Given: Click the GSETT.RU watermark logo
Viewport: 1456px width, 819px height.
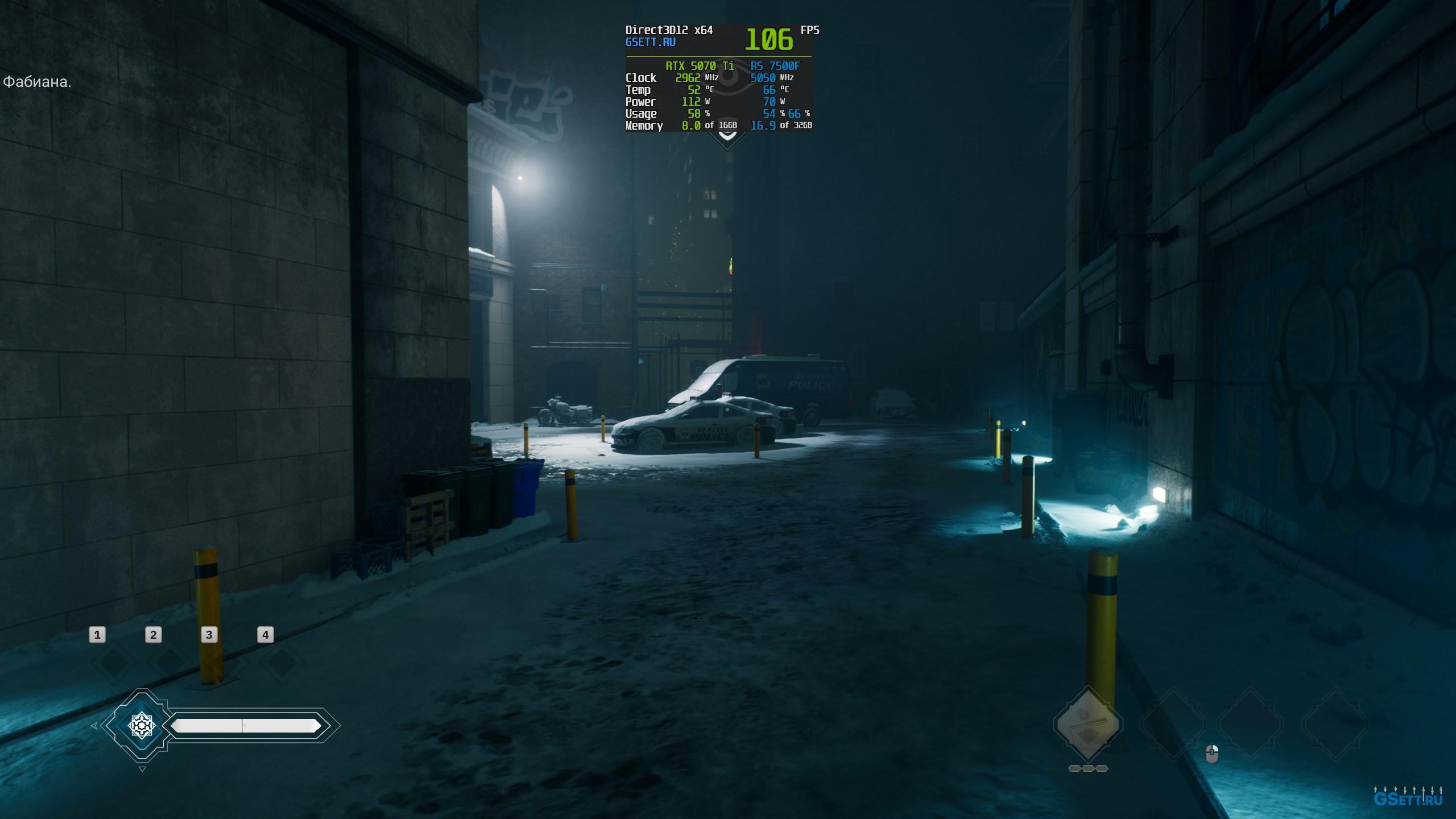Looking at the screenshot, I should [1408, 798].
